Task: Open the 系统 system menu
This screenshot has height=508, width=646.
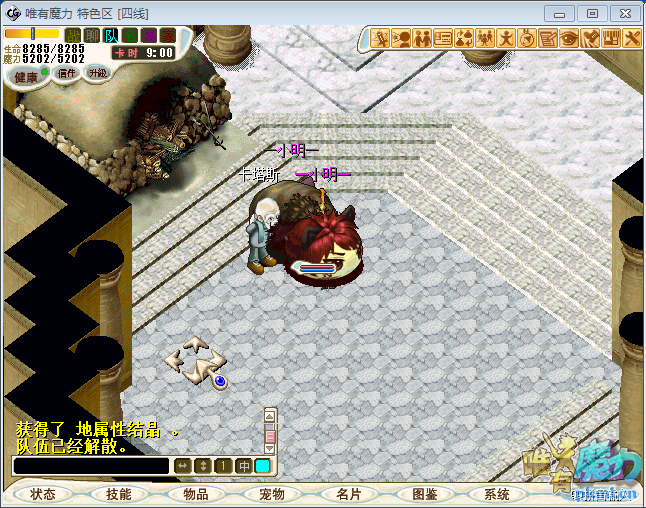Action: [x=497, y=494]
